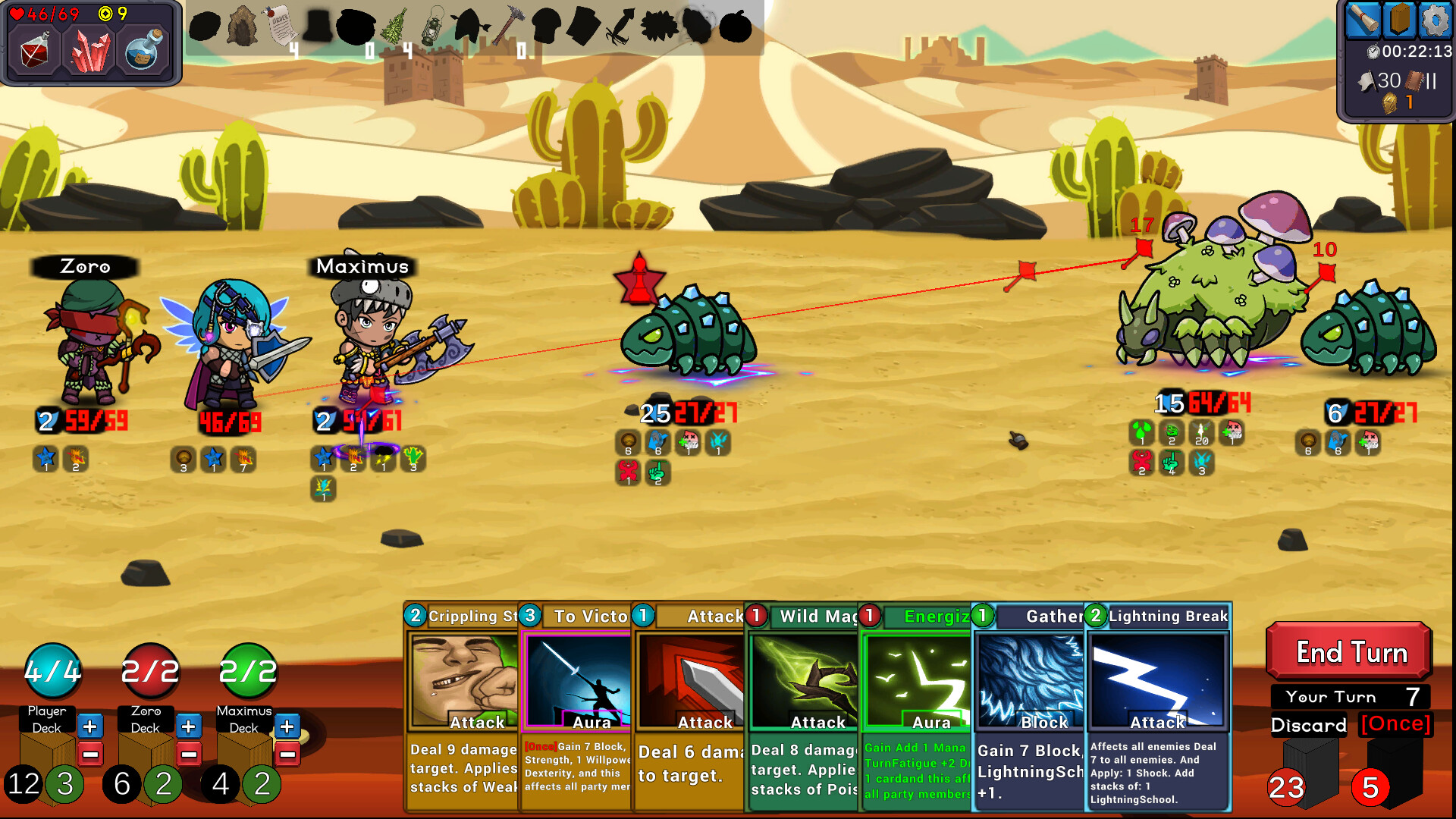Screen dimensions: 1456x819
Task: Inspect the lantern relic in the top bar
Action: point(434,27)
